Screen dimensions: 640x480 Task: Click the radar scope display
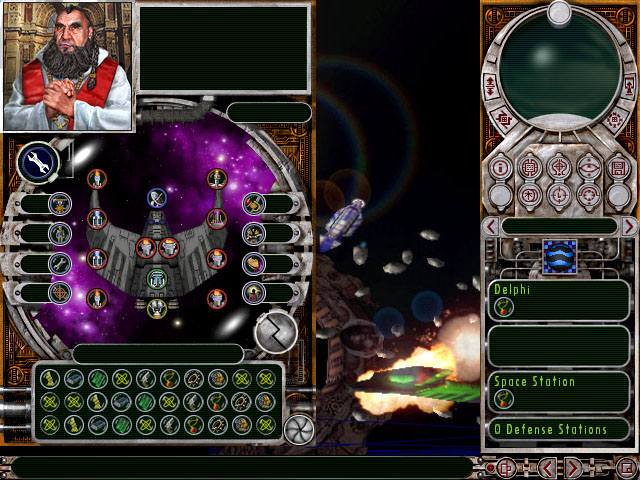pos(560,60)
